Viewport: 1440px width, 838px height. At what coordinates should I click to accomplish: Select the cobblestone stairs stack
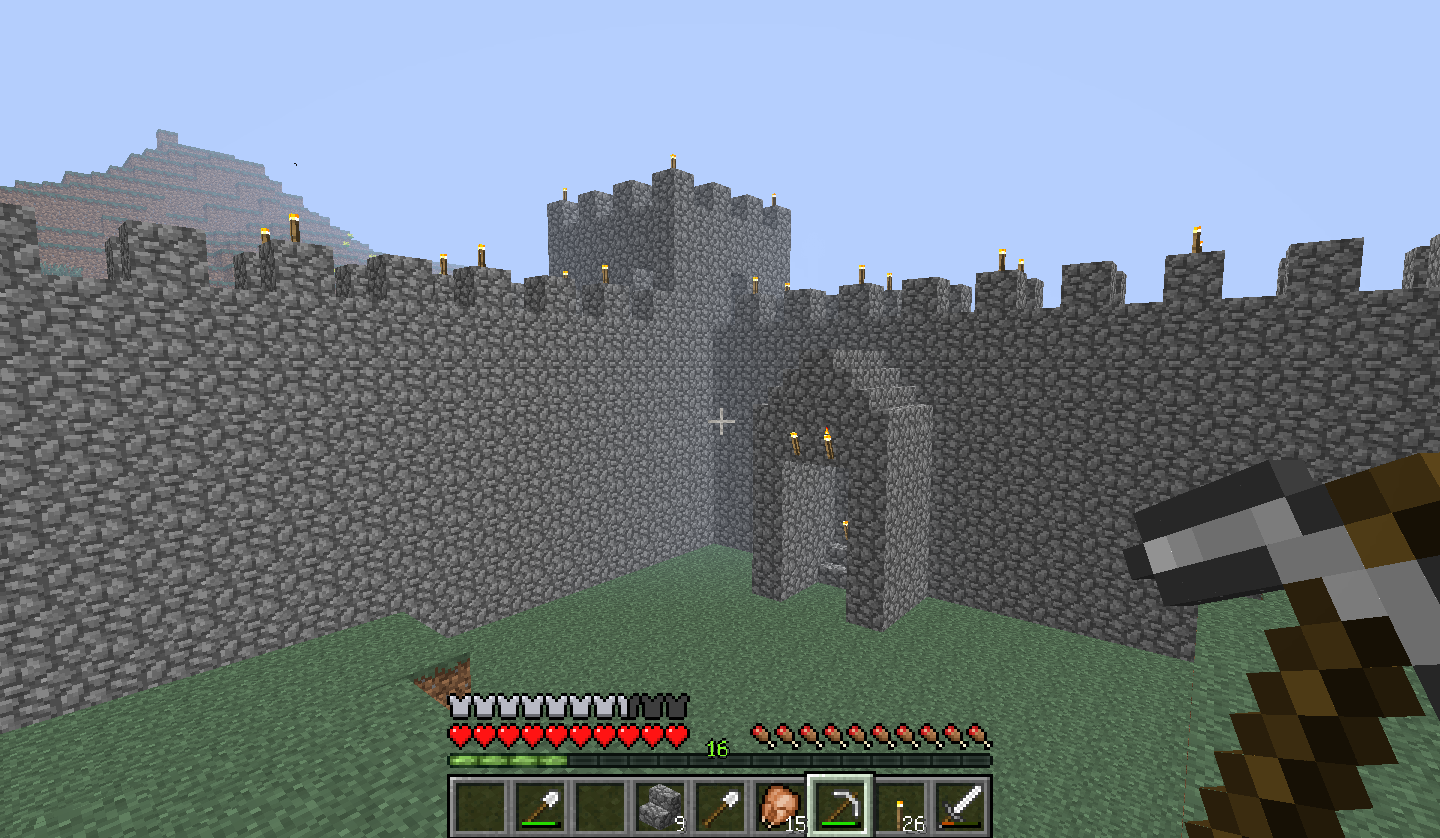[660, 805]
